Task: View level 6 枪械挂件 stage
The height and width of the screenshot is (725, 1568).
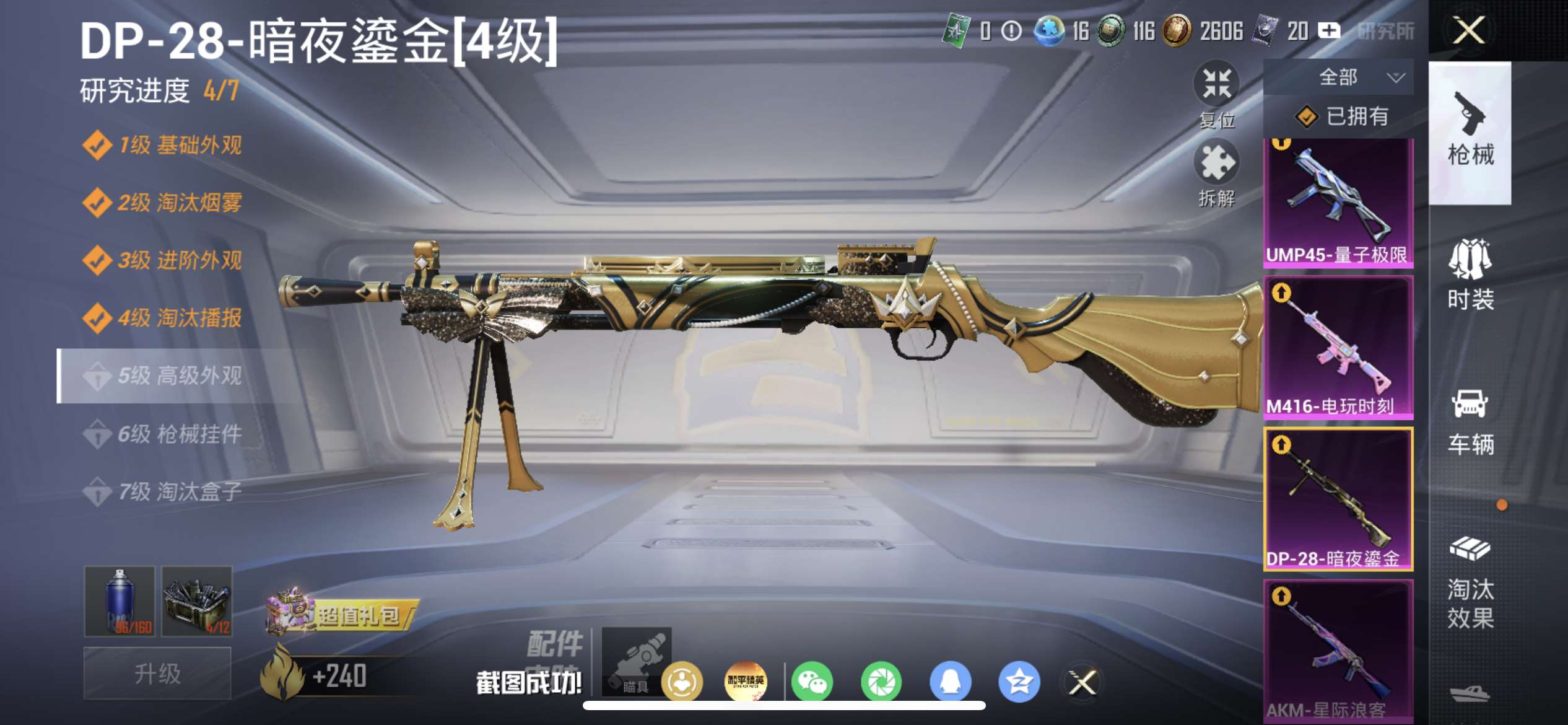Action: 180,434
